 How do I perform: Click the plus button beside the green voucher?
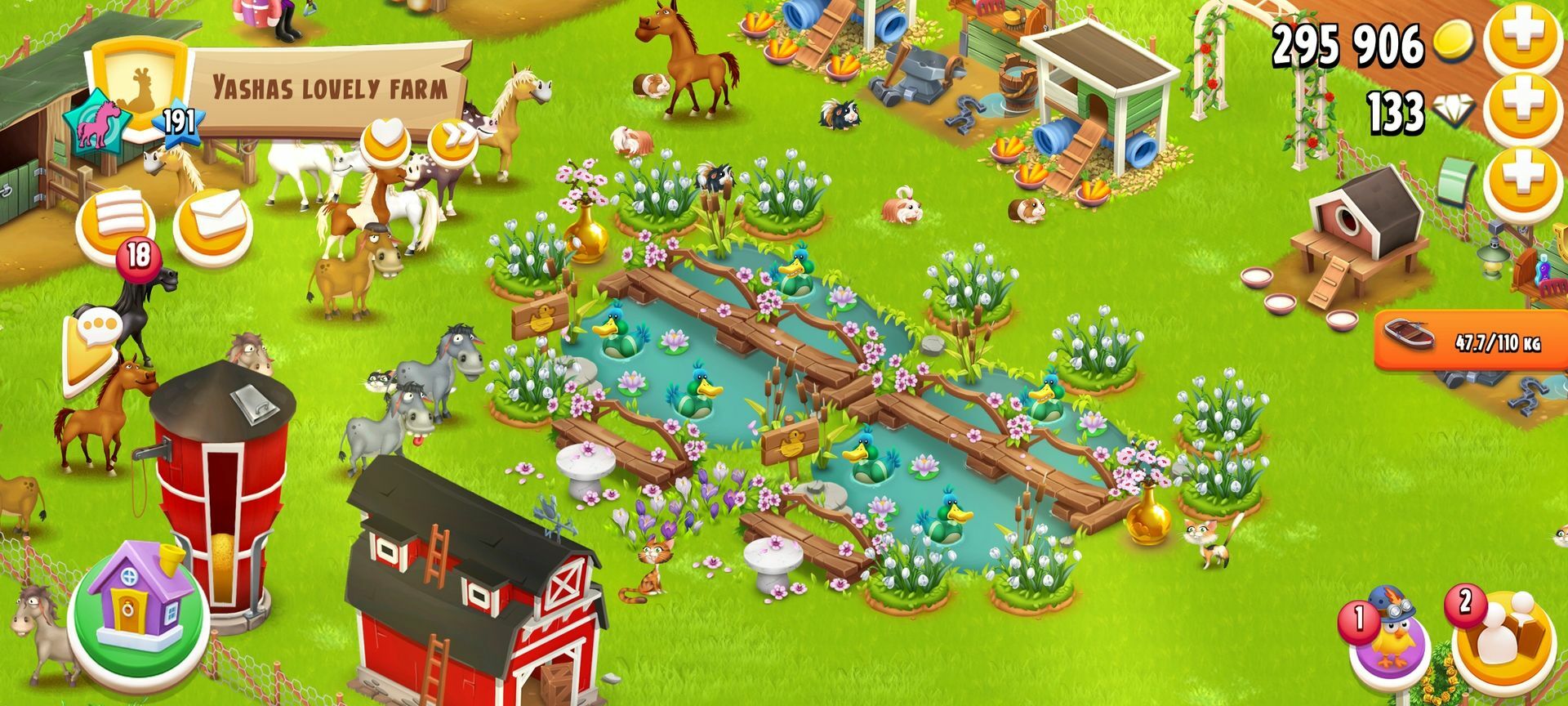[1523, 181]
